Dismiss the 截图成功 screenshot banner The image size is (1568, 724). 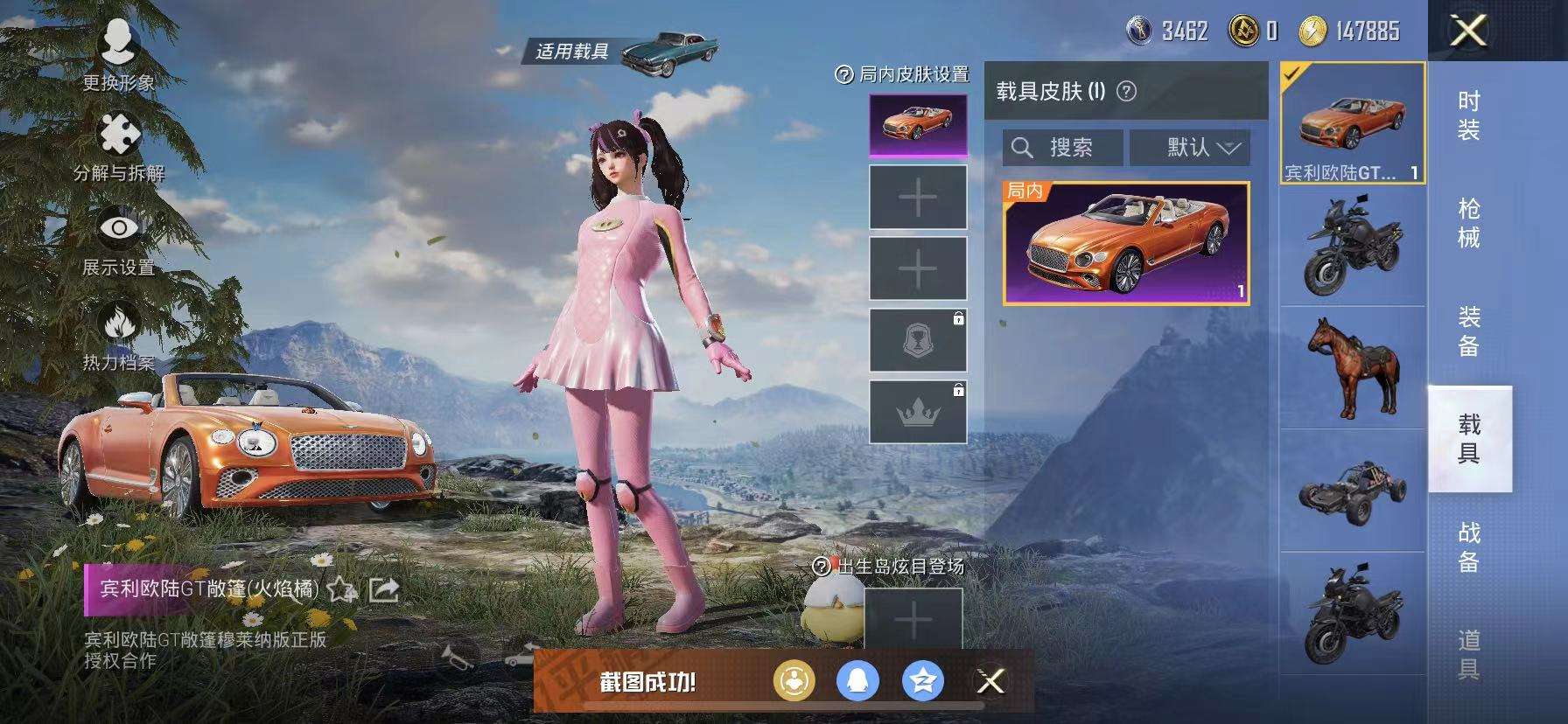pos(990,681)
